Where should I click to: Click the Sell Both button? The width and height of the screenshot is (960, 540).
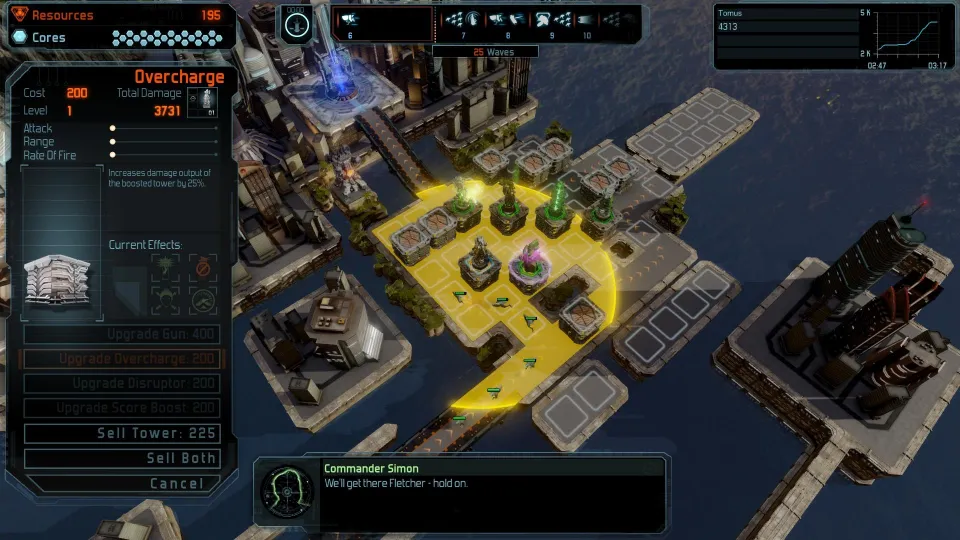pos(121,458)
